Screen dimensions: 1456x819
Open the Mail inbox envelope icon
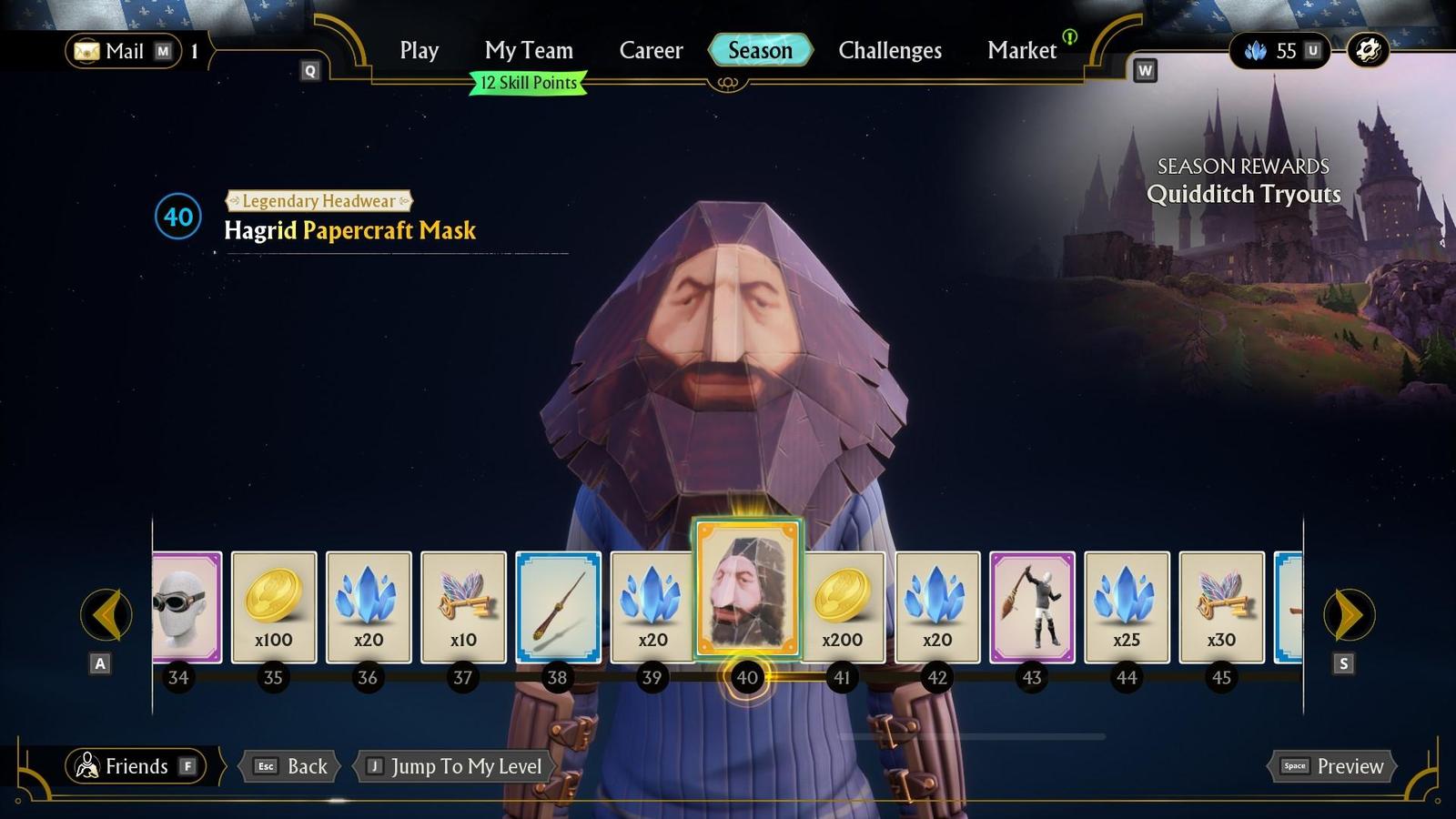pos(87,51)
